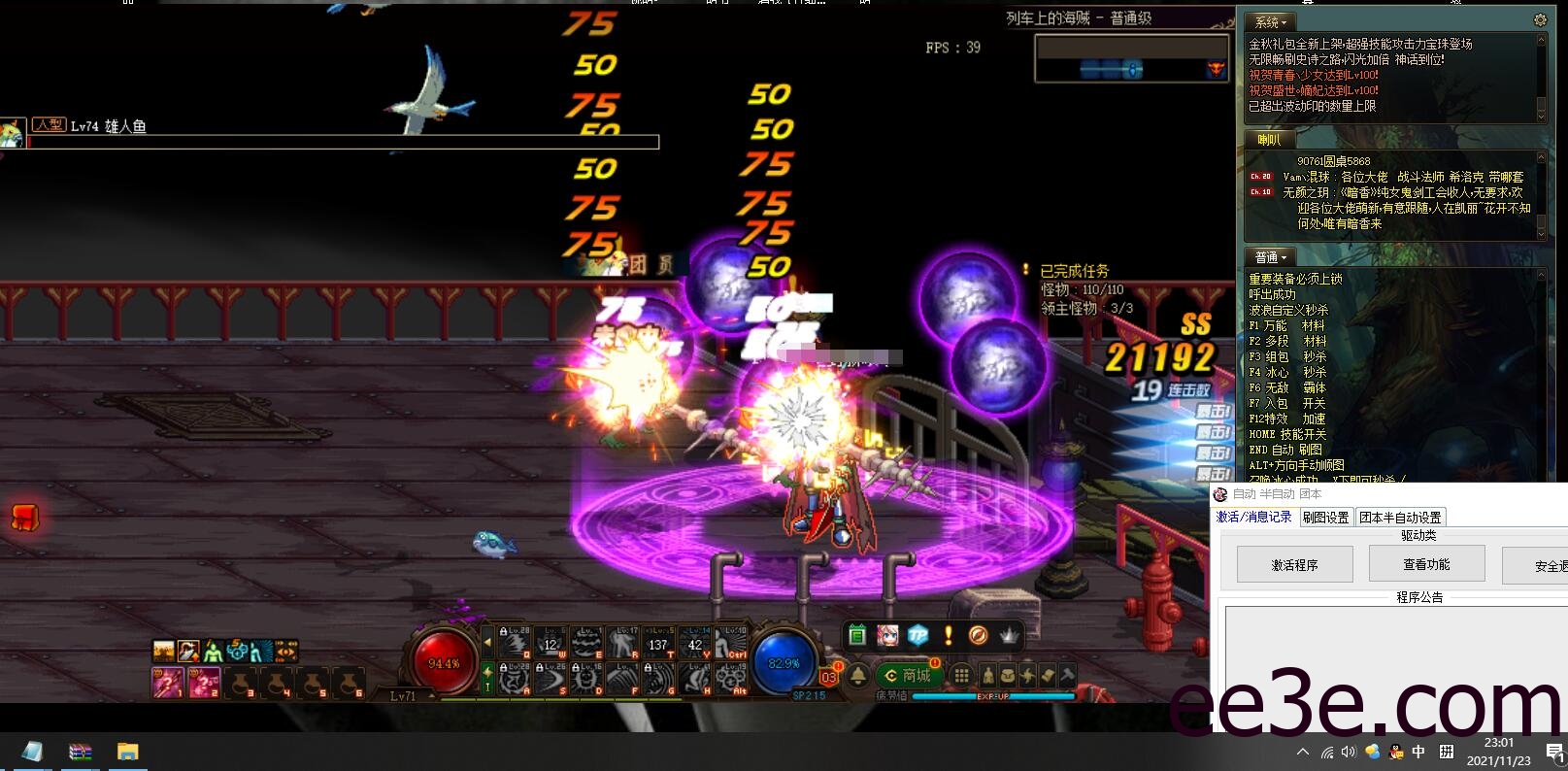1568x771 pixels.
Task: Click the 激活程序 button
Action: [1294, 563]
